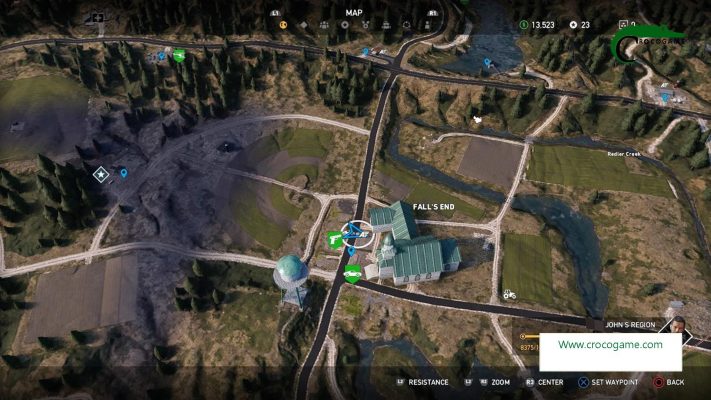Screen dimensions: 711x400
Task: Click the blue location pin beside the star marker
Action: (x=124, y=173)
